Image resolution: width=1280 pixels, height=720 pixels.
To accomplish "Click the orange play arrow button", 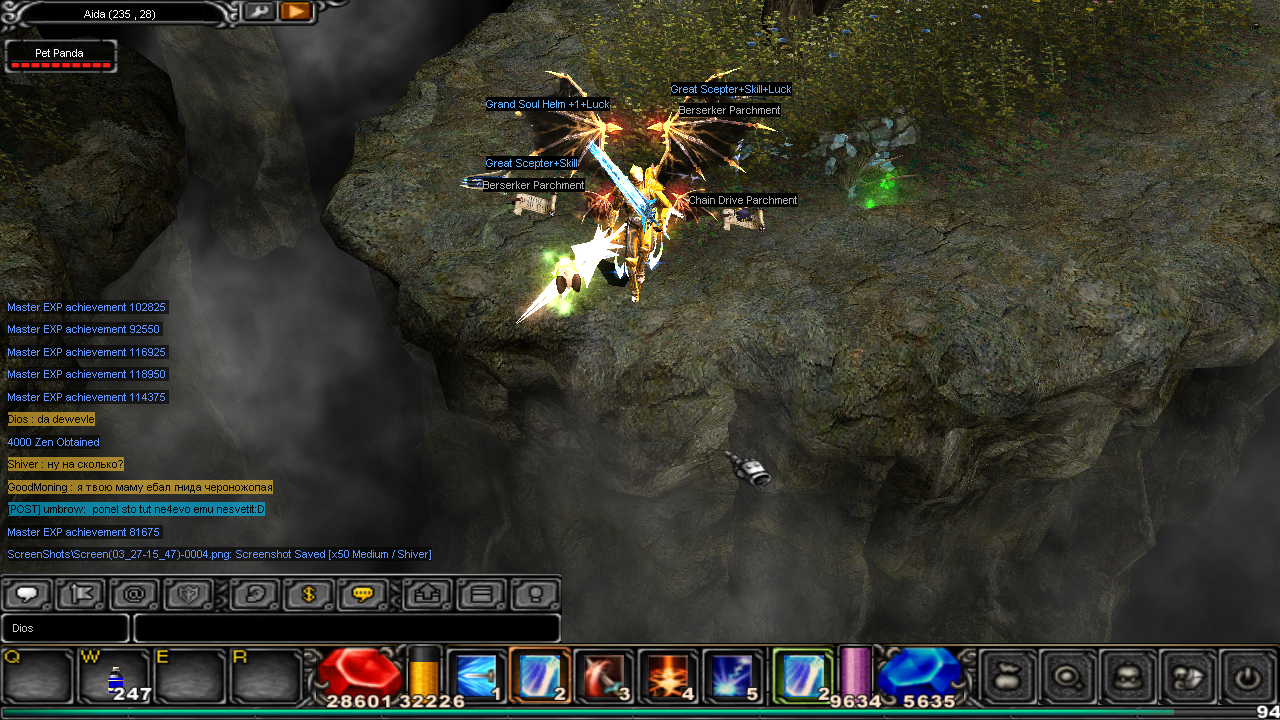I will tap(296, 12).
